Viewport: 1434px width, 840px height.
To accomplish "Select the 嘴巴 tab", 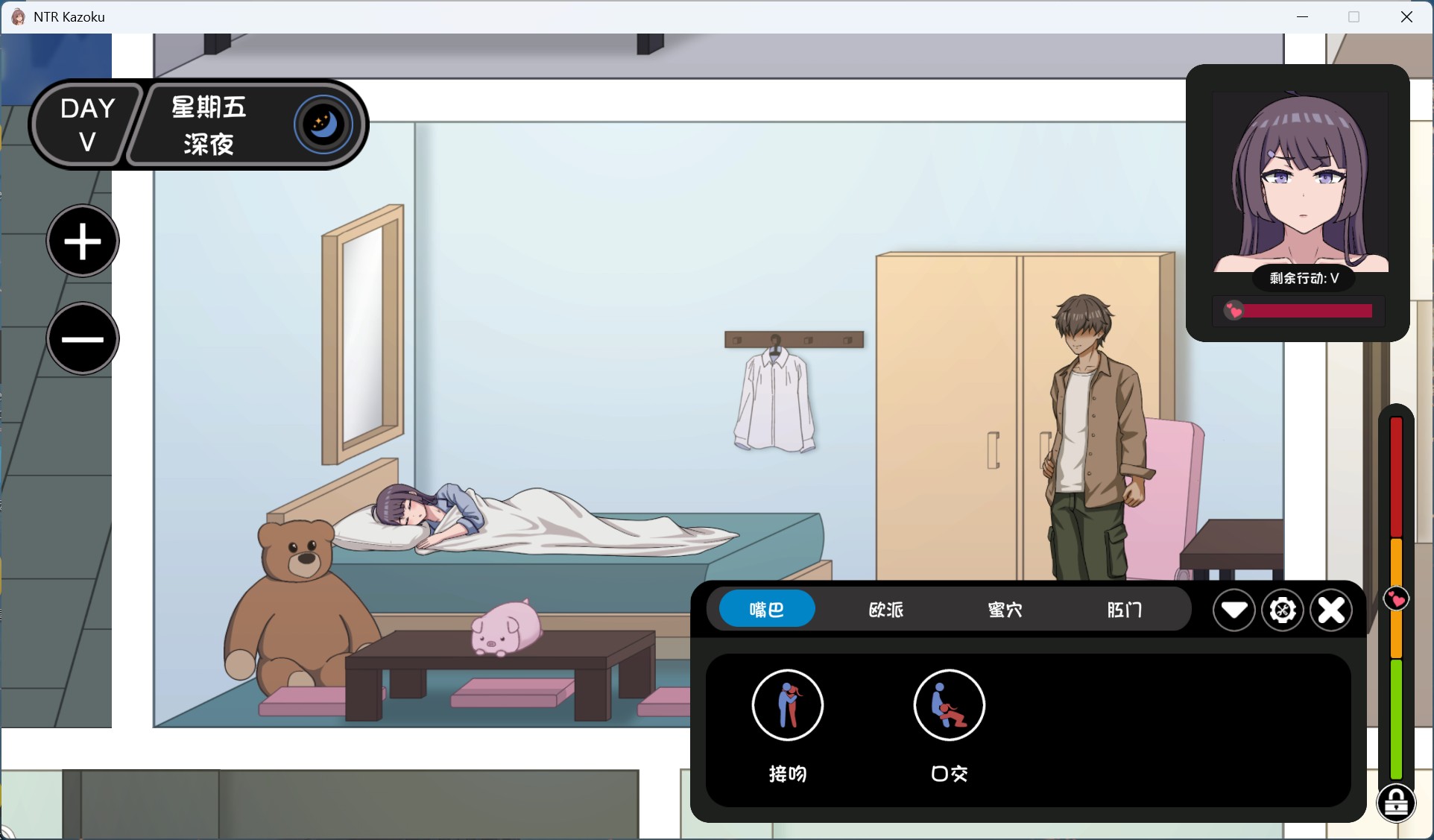I will point(766,609).
